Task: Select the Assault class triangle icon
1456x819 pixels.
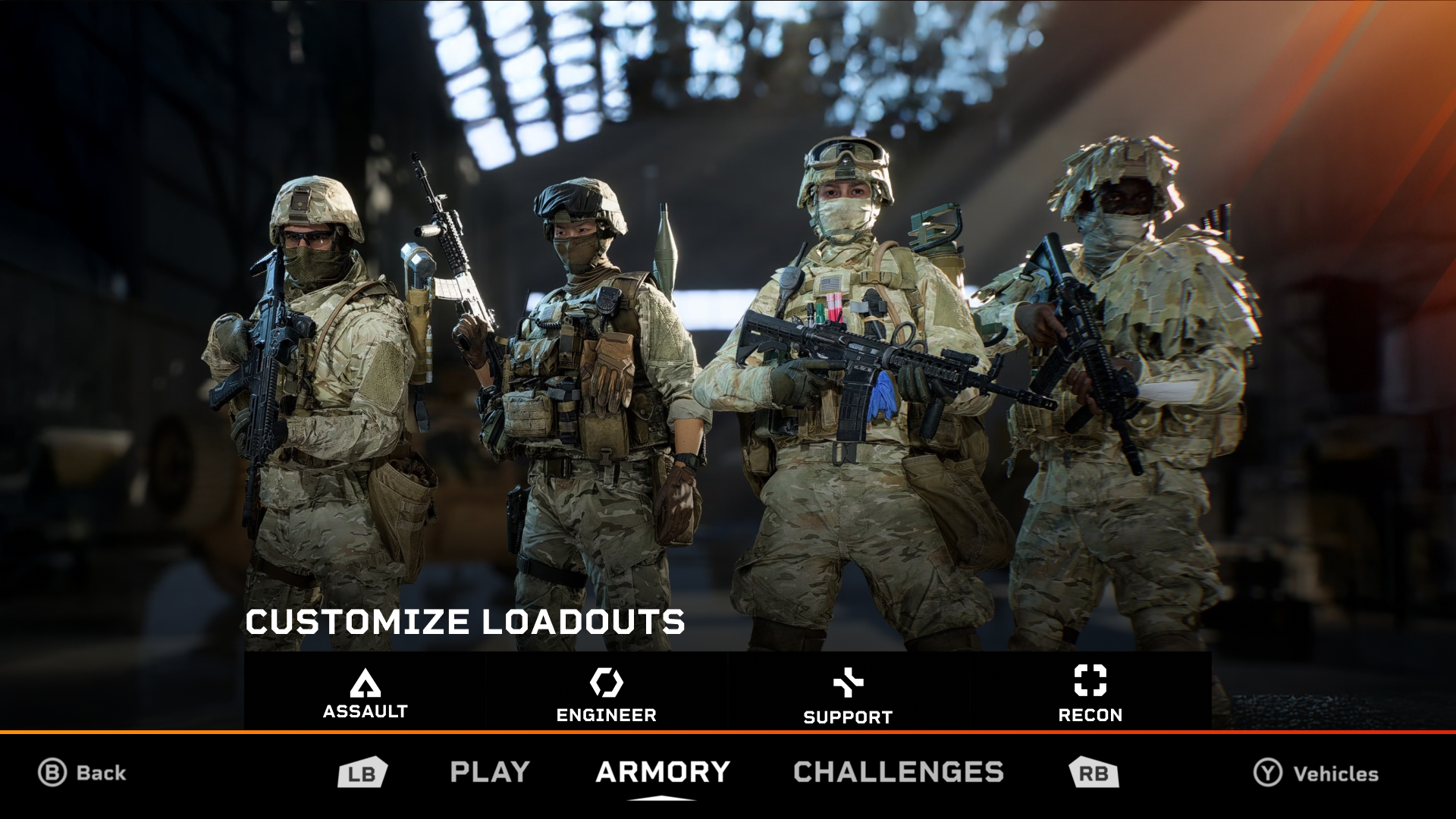Action: [366, 685]
